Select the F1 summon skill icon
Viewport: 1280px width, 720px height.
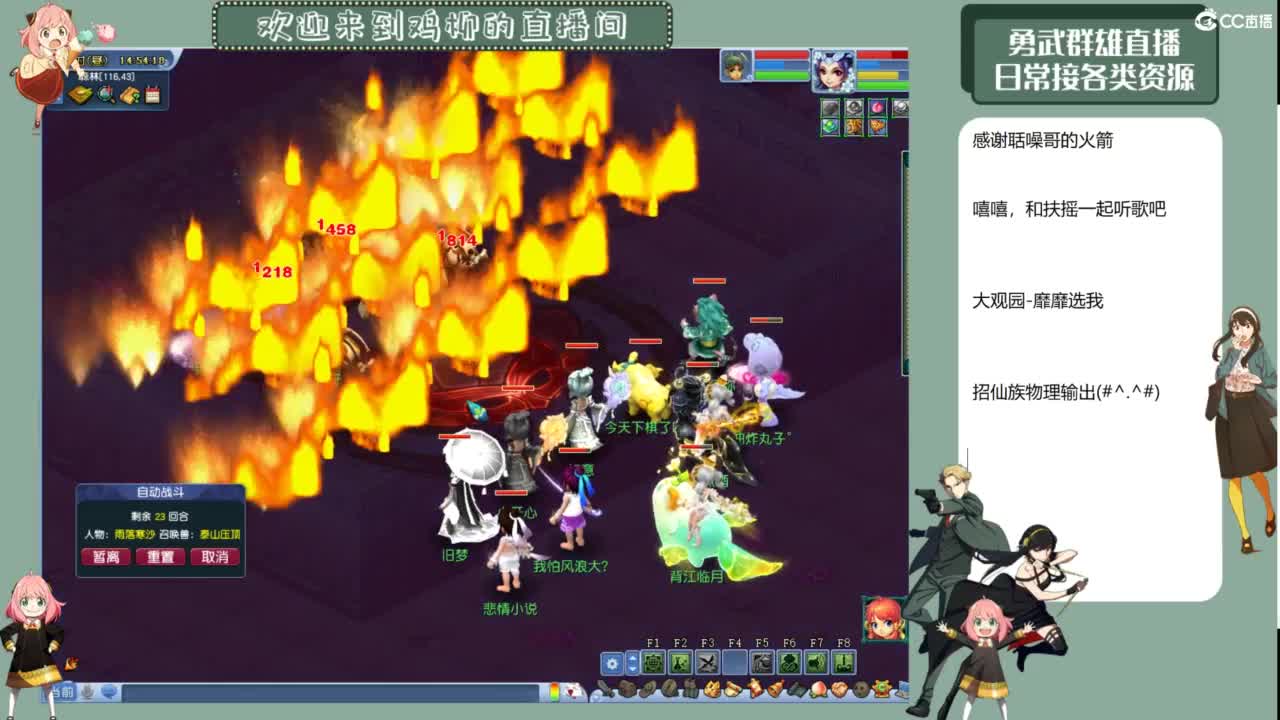[653, 662]
